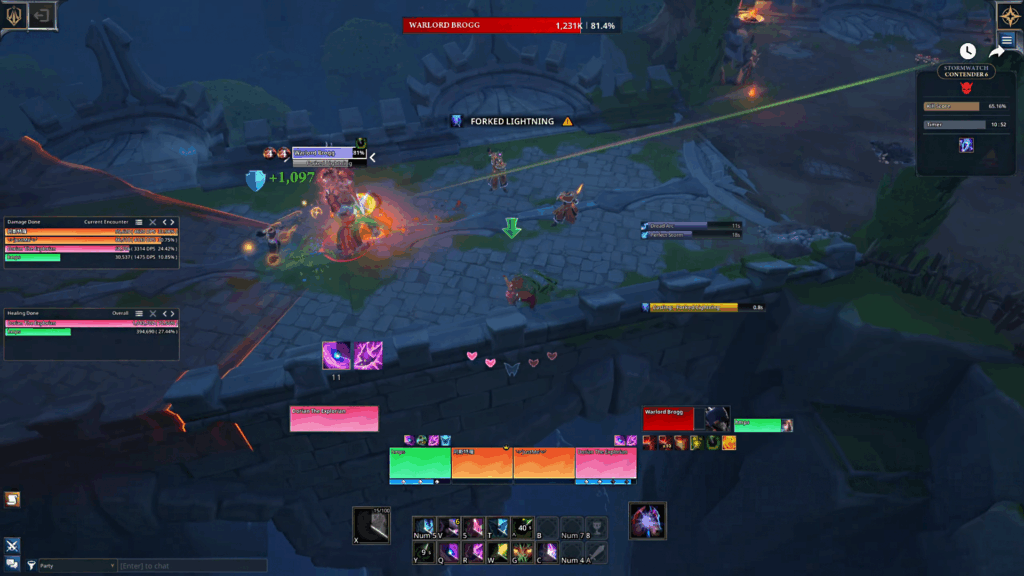Open the helmet shield icon menu
Image resolution: width=1024 pixels, height=576 pixels.
15,15
